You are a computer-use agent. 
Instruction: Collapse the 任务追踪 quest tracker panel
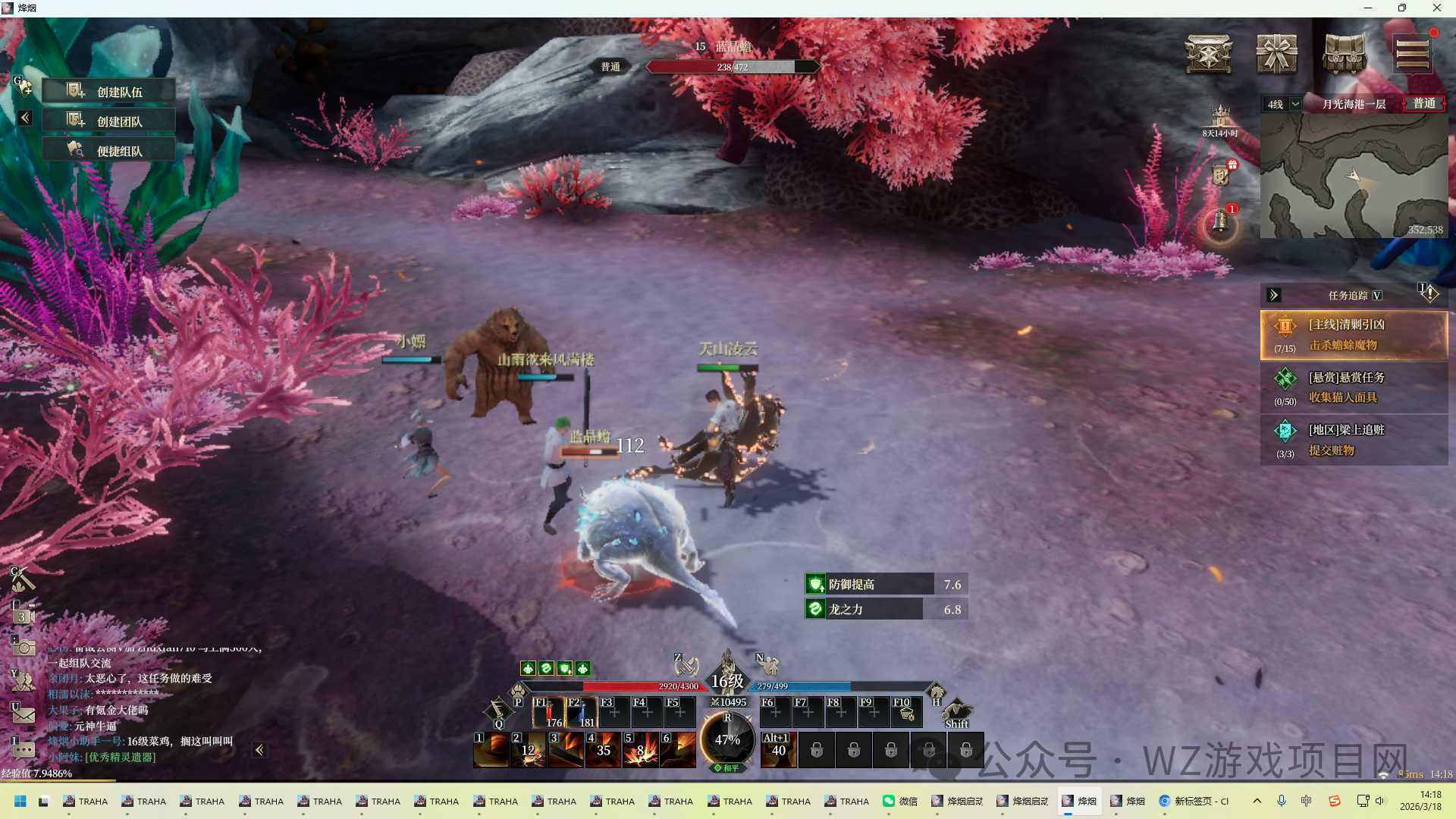[x=1274, y=295]
